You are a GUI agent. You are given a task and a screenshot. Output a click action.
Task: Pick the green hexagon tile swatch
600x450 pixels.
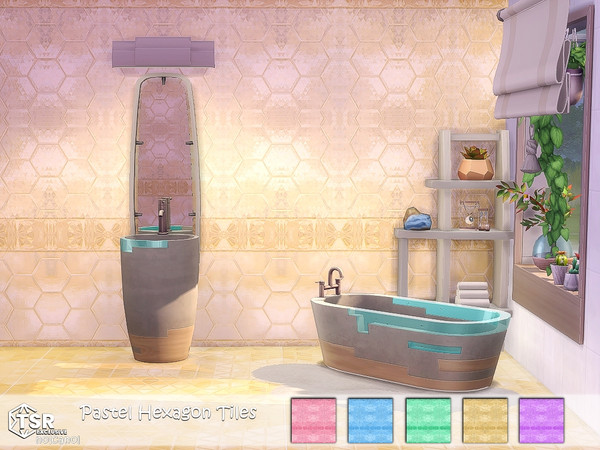click(x=427, y=419)
